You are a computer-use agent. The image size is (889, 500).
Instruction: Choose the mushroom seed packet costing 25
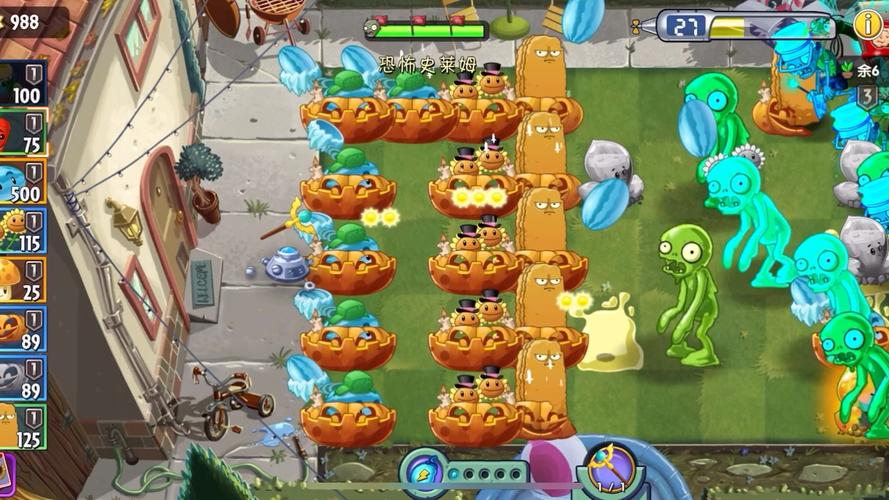click(22, 280)
